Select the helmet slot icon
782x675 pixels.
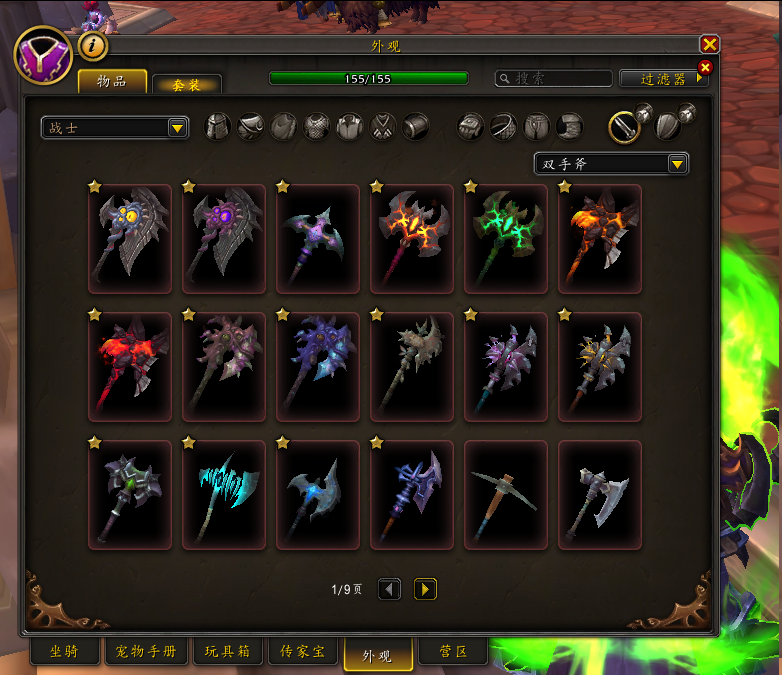coord(218,127)
